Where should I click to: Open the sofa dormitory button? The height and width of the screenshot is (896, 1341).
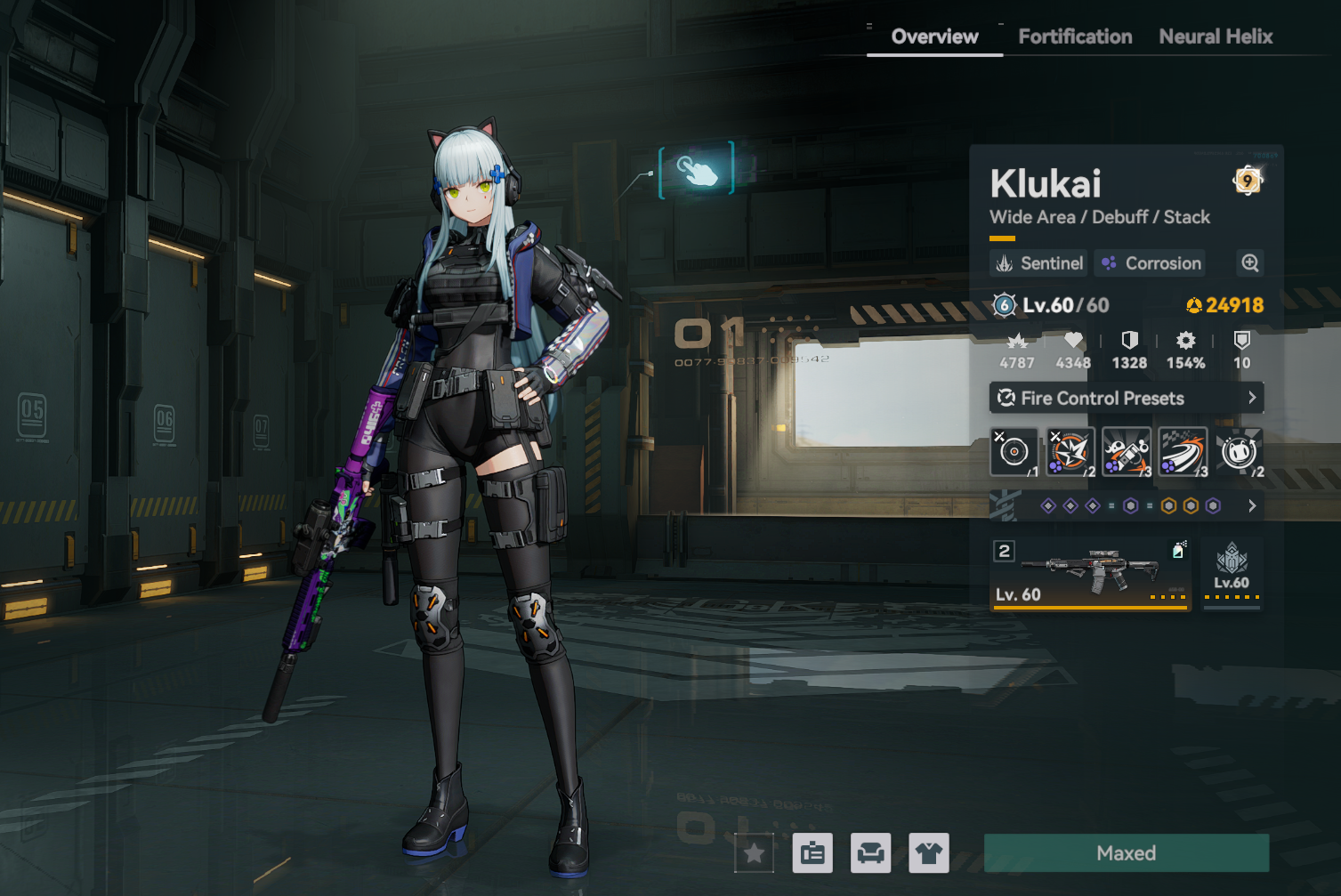coord(870,854)
